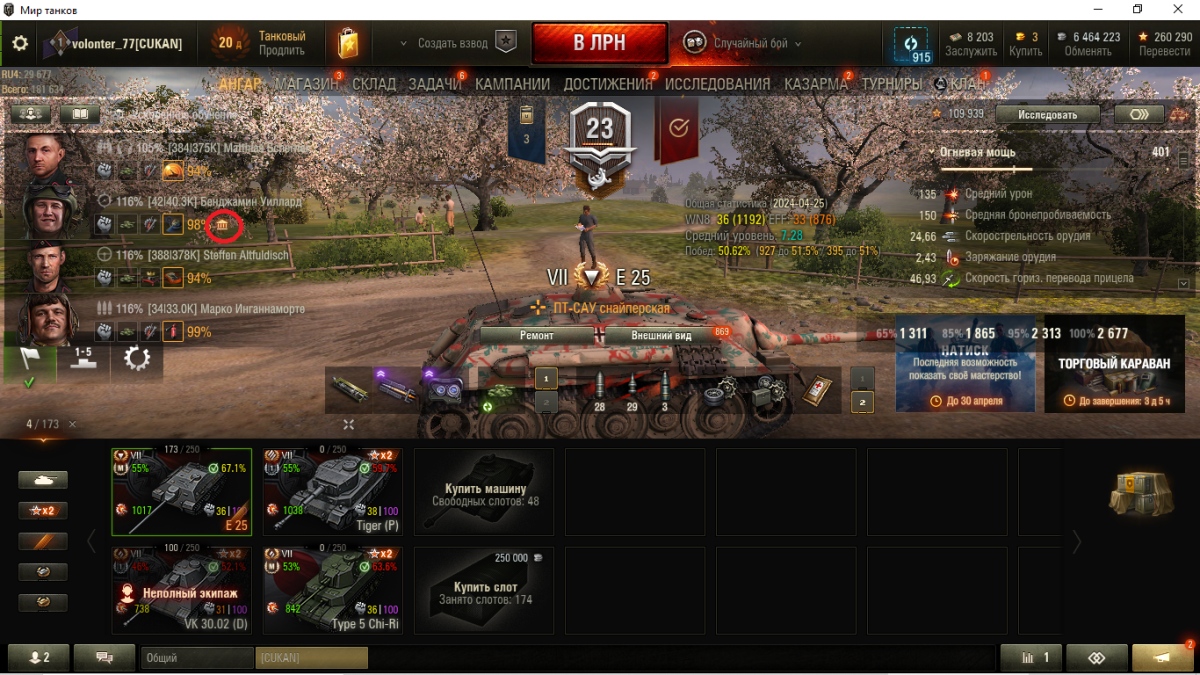Click Купить слот to buy a slot
The width and height of the screenshot is (1200, 675).
(x=484, y=589)
